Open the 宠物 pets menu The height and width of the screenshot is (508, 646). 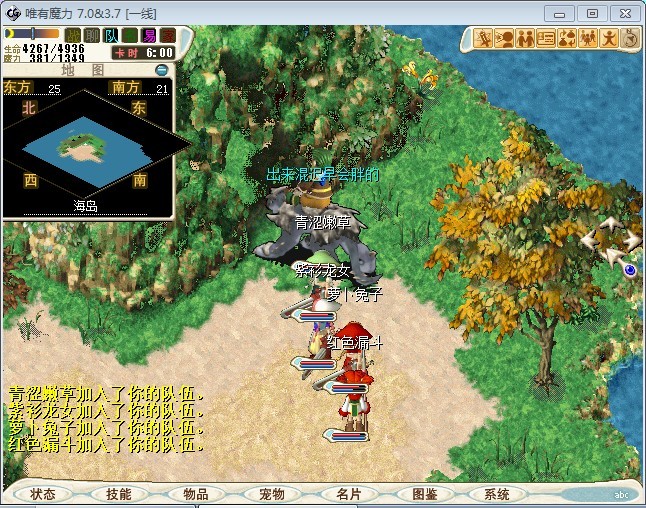271,494
